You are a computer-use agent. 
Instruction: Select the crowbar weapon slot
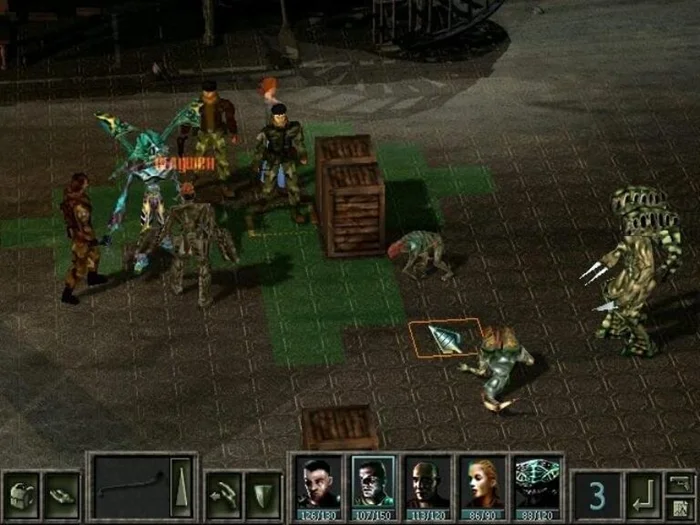[129, 488]
